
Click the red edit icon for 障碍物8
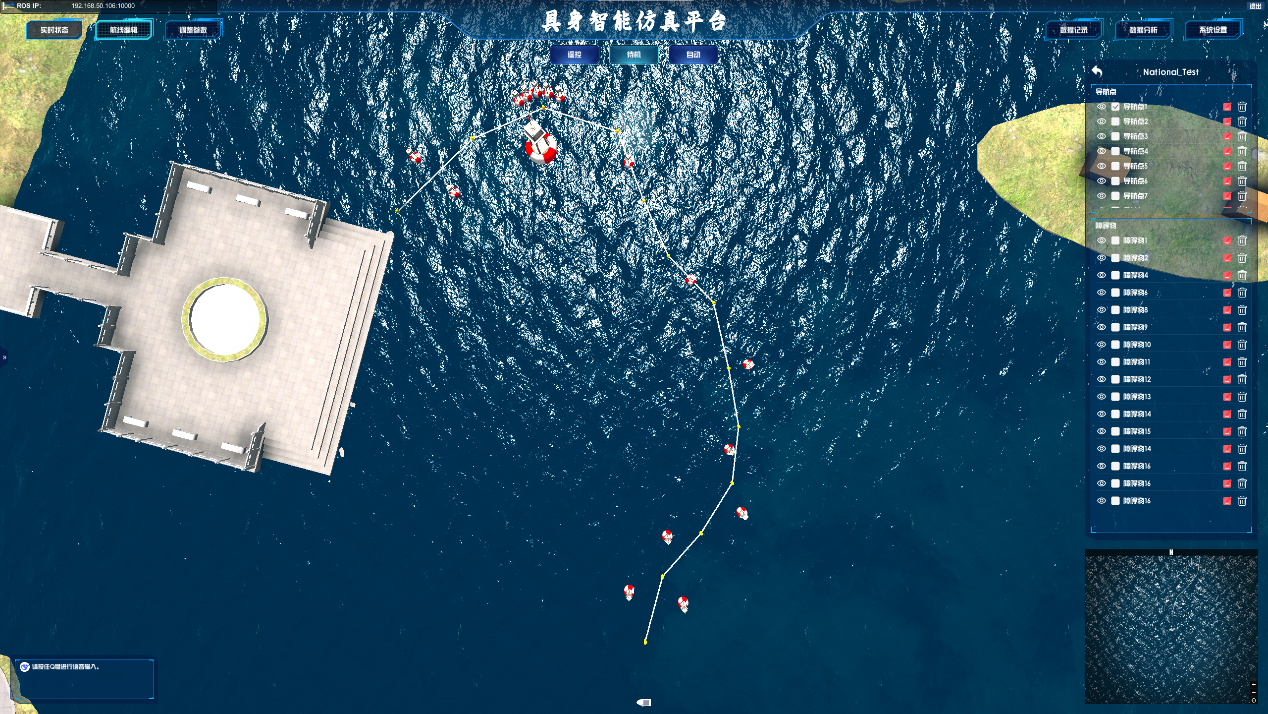[1227, 310]
